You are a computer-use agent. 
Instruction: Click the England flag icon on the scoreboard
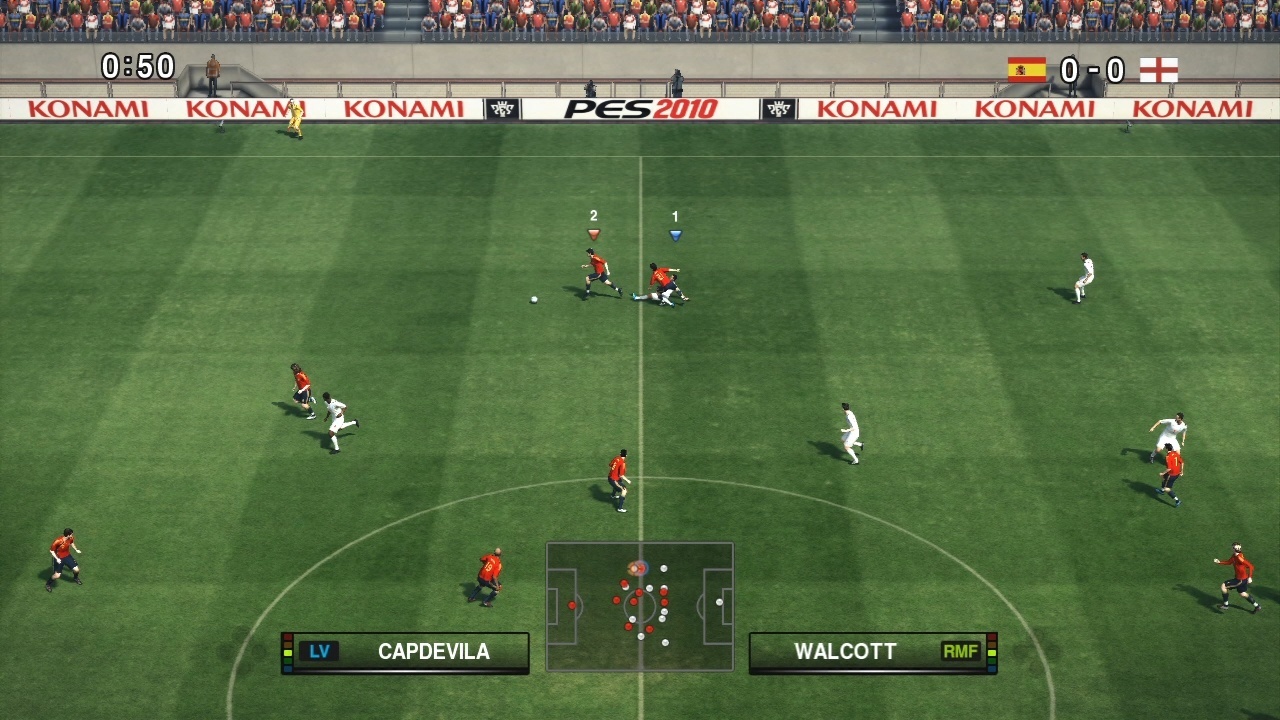click(x=1160, y=70)
